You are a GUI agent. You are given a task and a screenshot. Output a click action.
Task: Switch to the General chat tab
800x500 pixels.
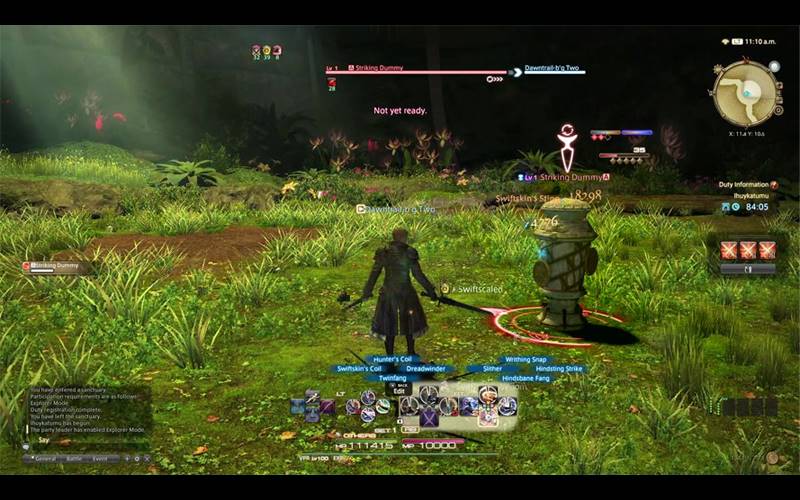click(46, 459)
